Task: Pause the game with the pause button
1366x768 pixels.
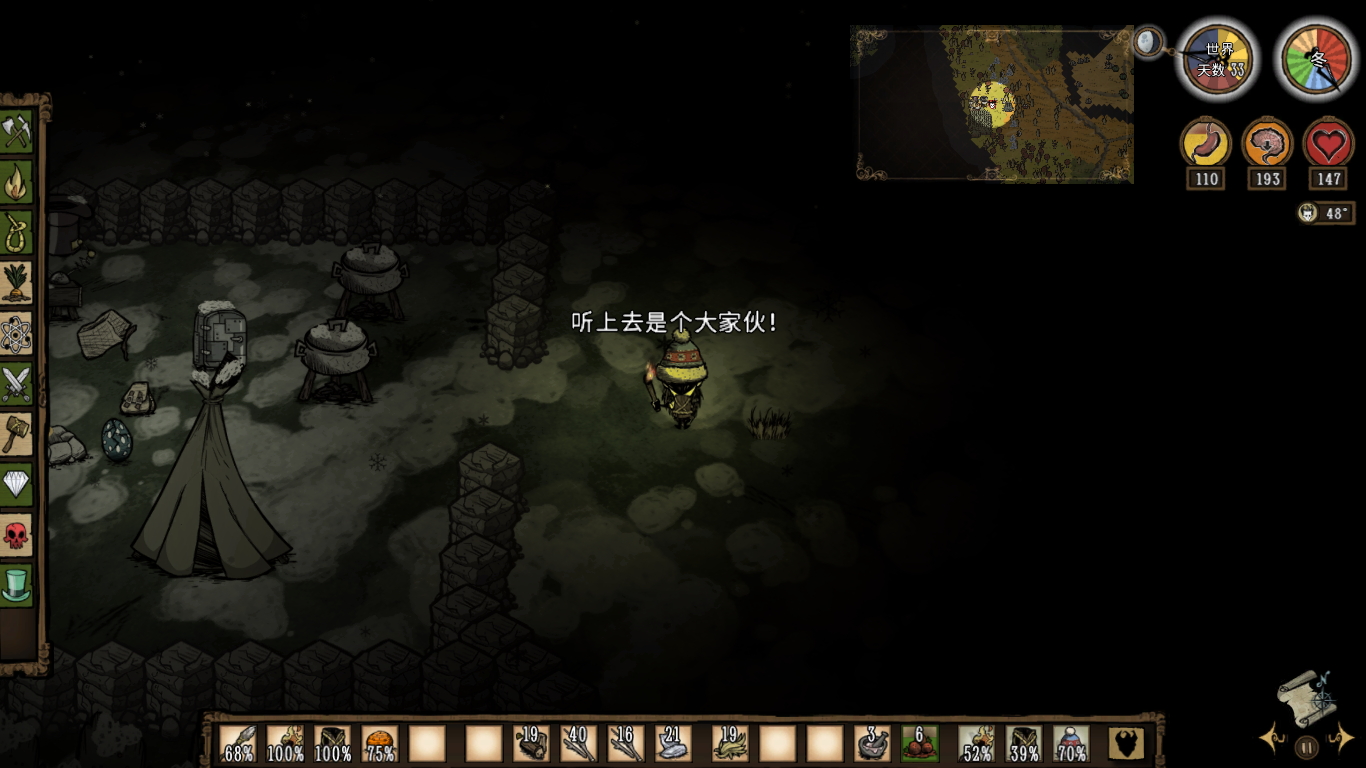Action: click(1306, 745)
